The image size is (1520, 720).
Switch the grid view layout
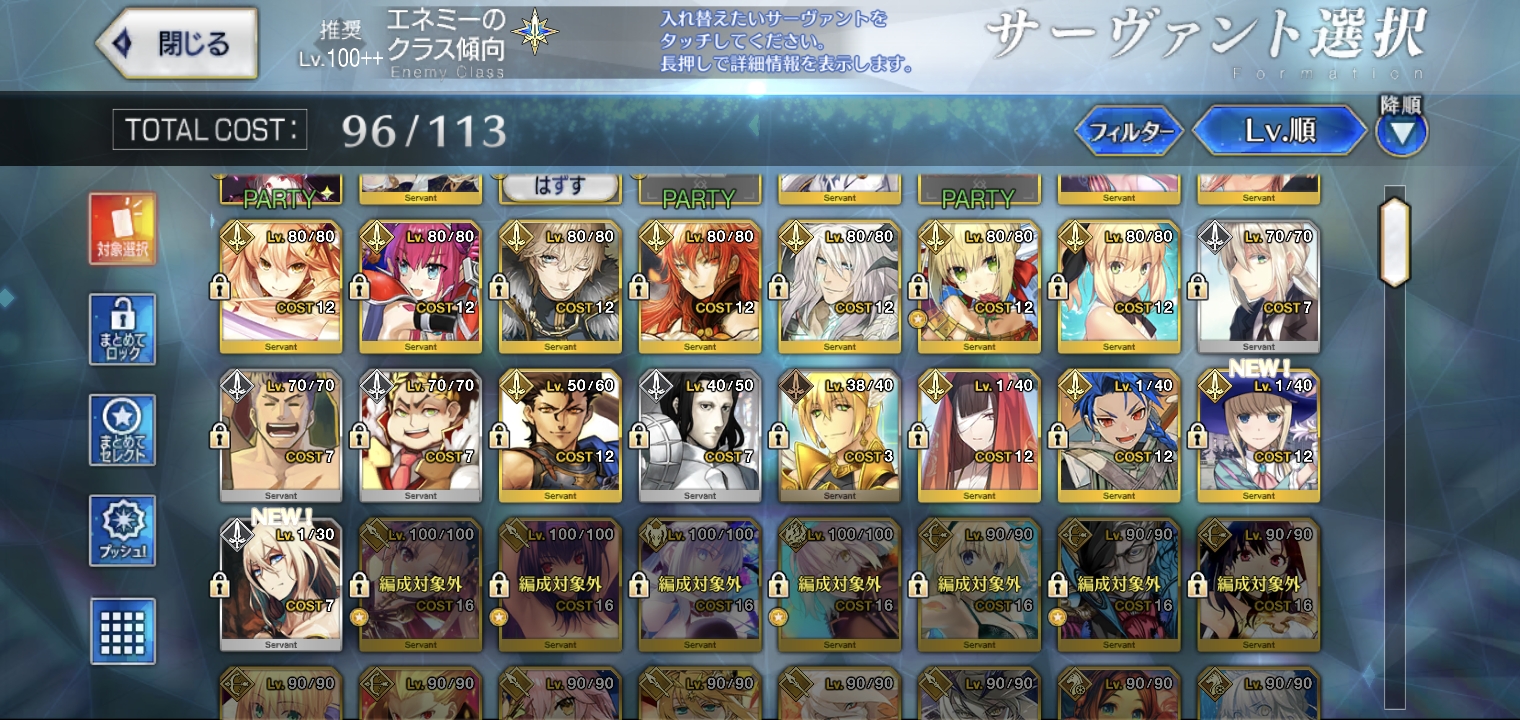[x=122, y=631]
